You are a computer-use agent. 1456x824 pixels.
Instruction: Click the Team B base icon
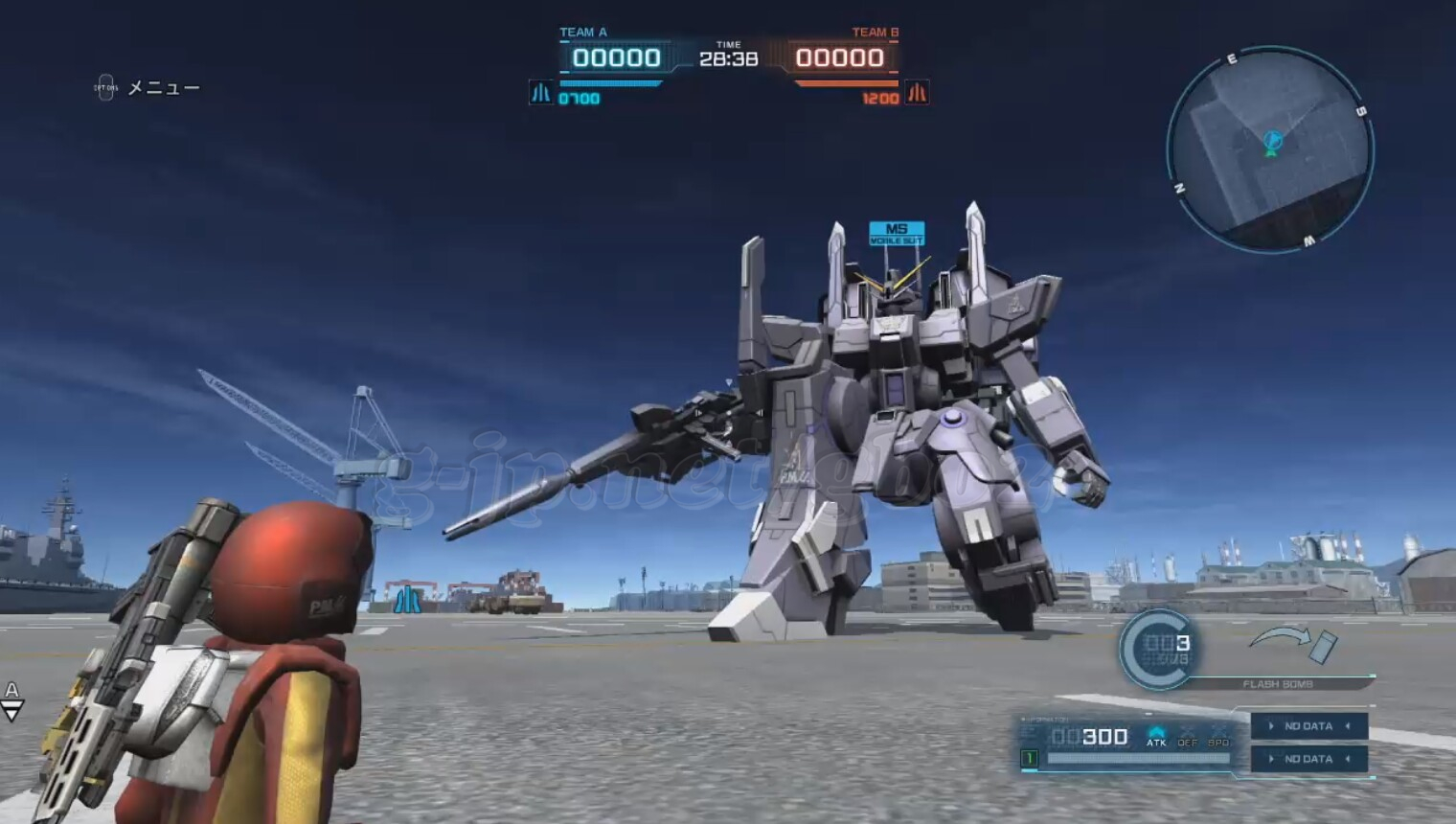pyautogui.click(x=917, y=93)
